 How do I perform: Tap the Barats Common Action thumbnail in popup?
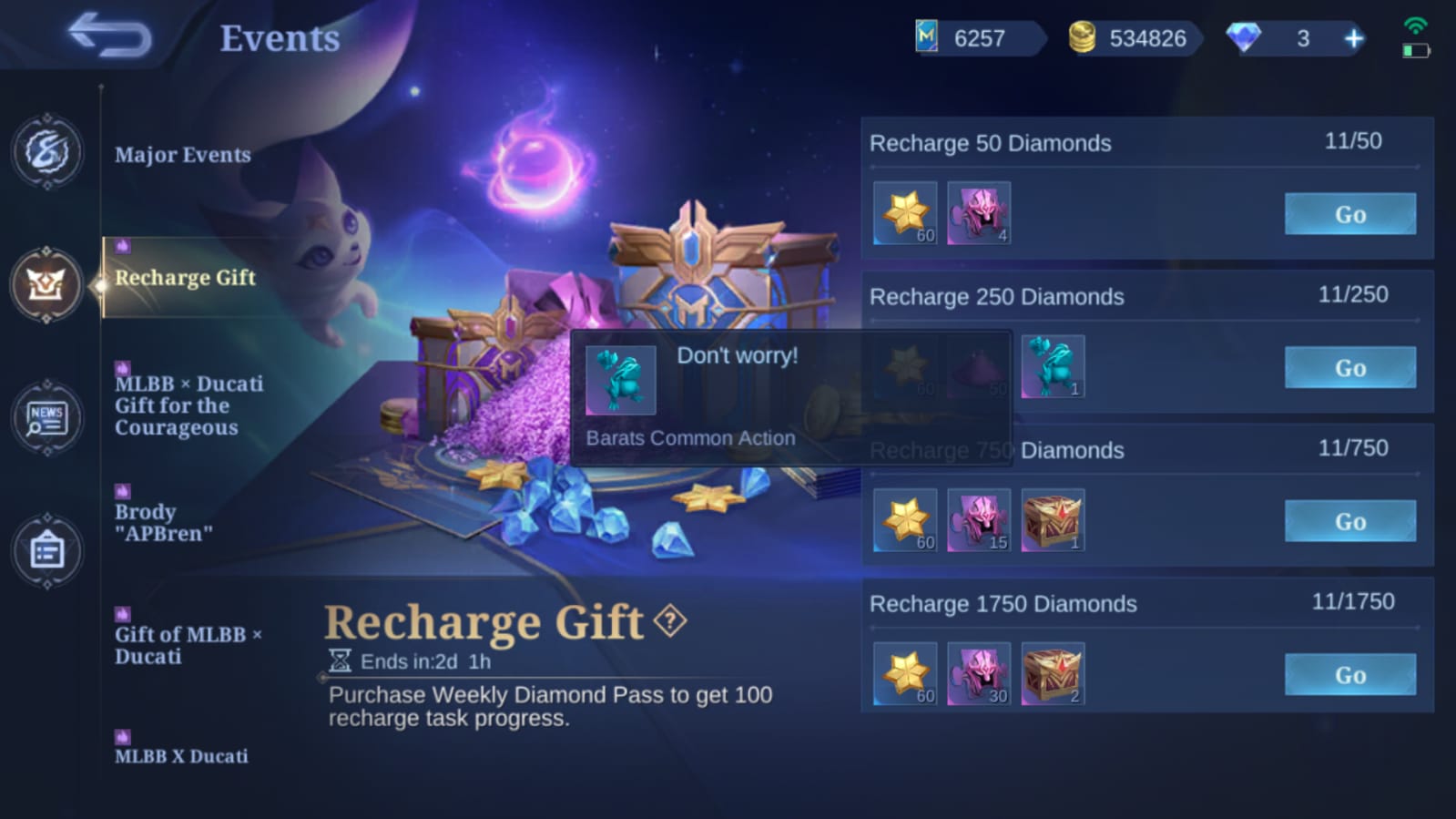click(x=623, y=380)
